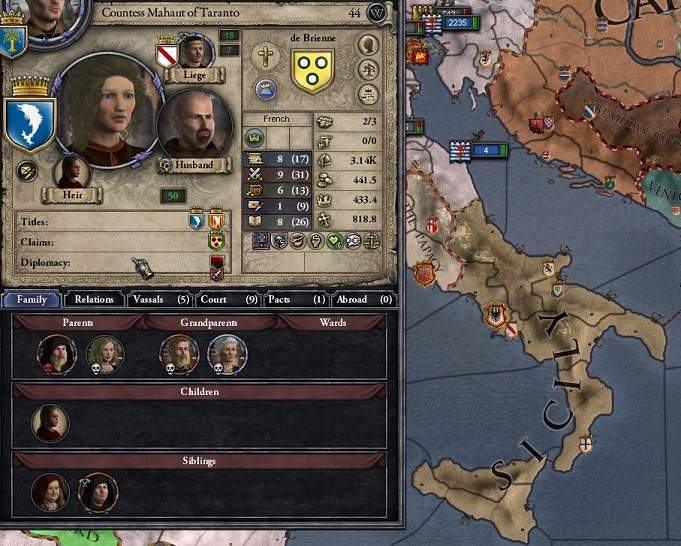Open the religion cross icon

pyautogui.click(x=265, y=56)
